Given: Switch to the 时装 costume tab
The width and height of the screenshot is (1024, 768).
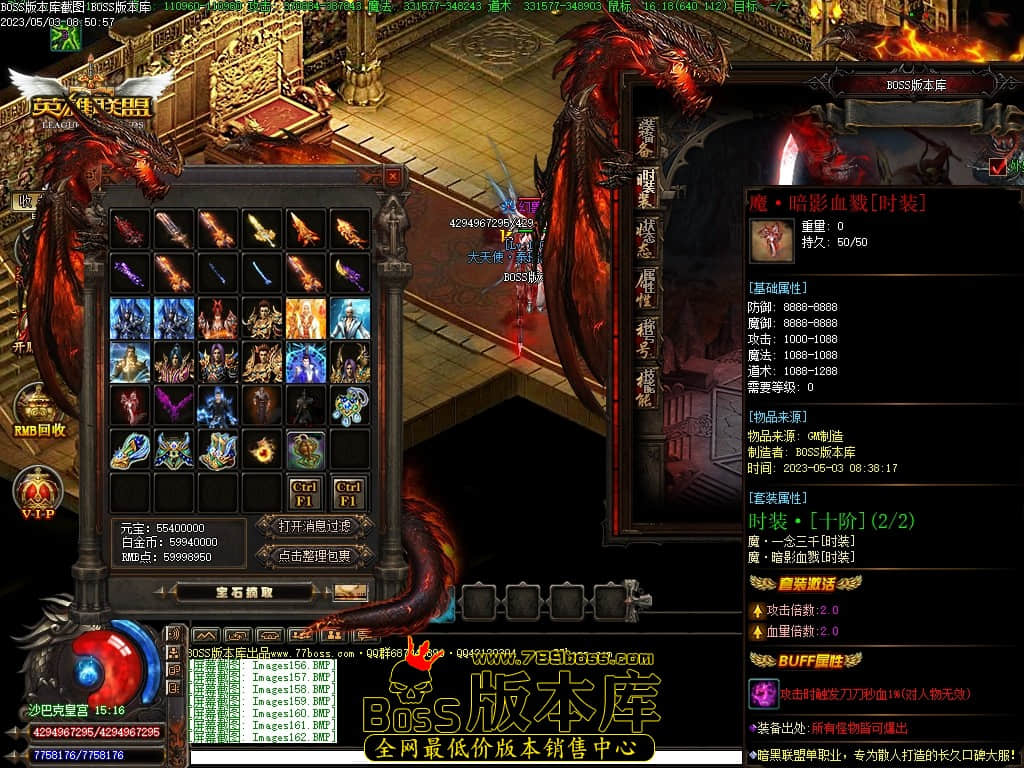Looking at the screenshot, I should (647, 188).
